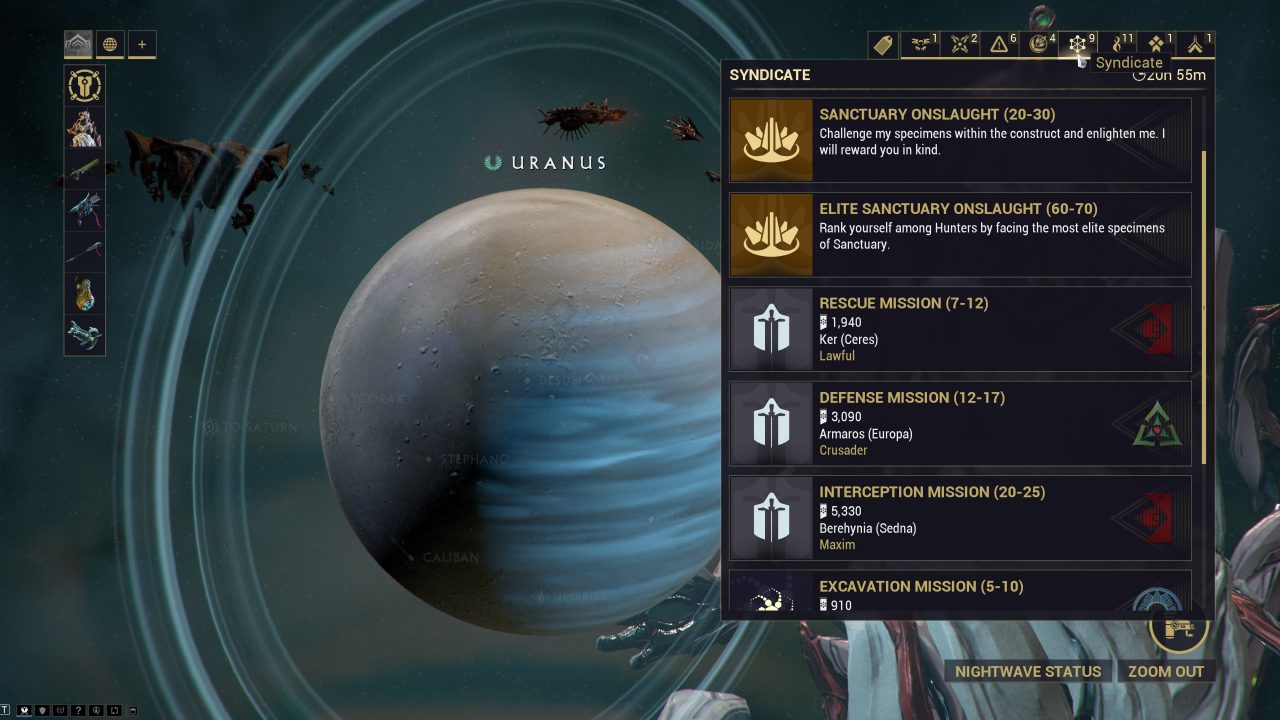1280x720 pixels.
Task: Click the gun chat icon bottom right
Action: [1179, 631]
